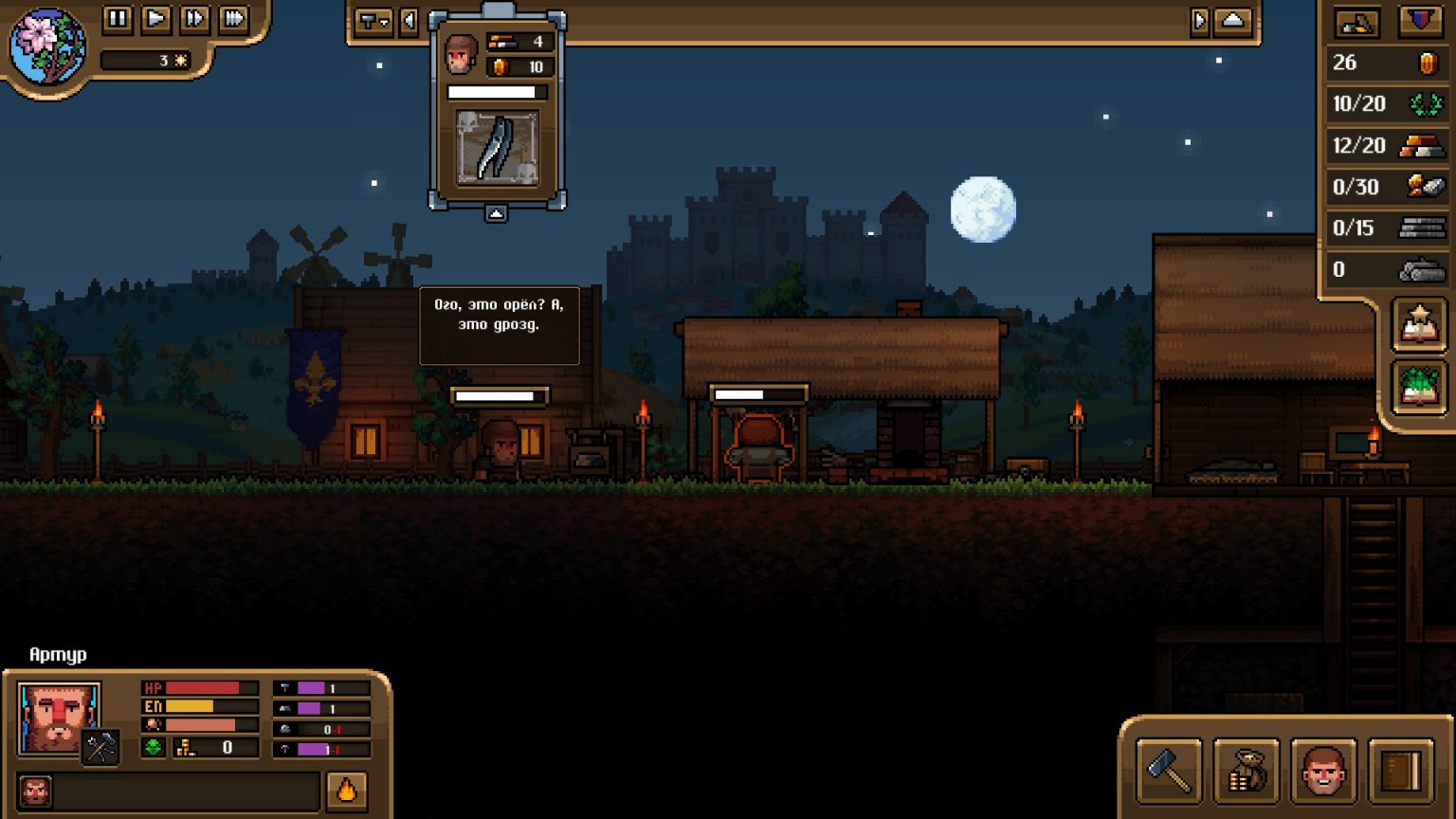
Task: Open the anvil resources tab
Action: tap(1356, 22)
